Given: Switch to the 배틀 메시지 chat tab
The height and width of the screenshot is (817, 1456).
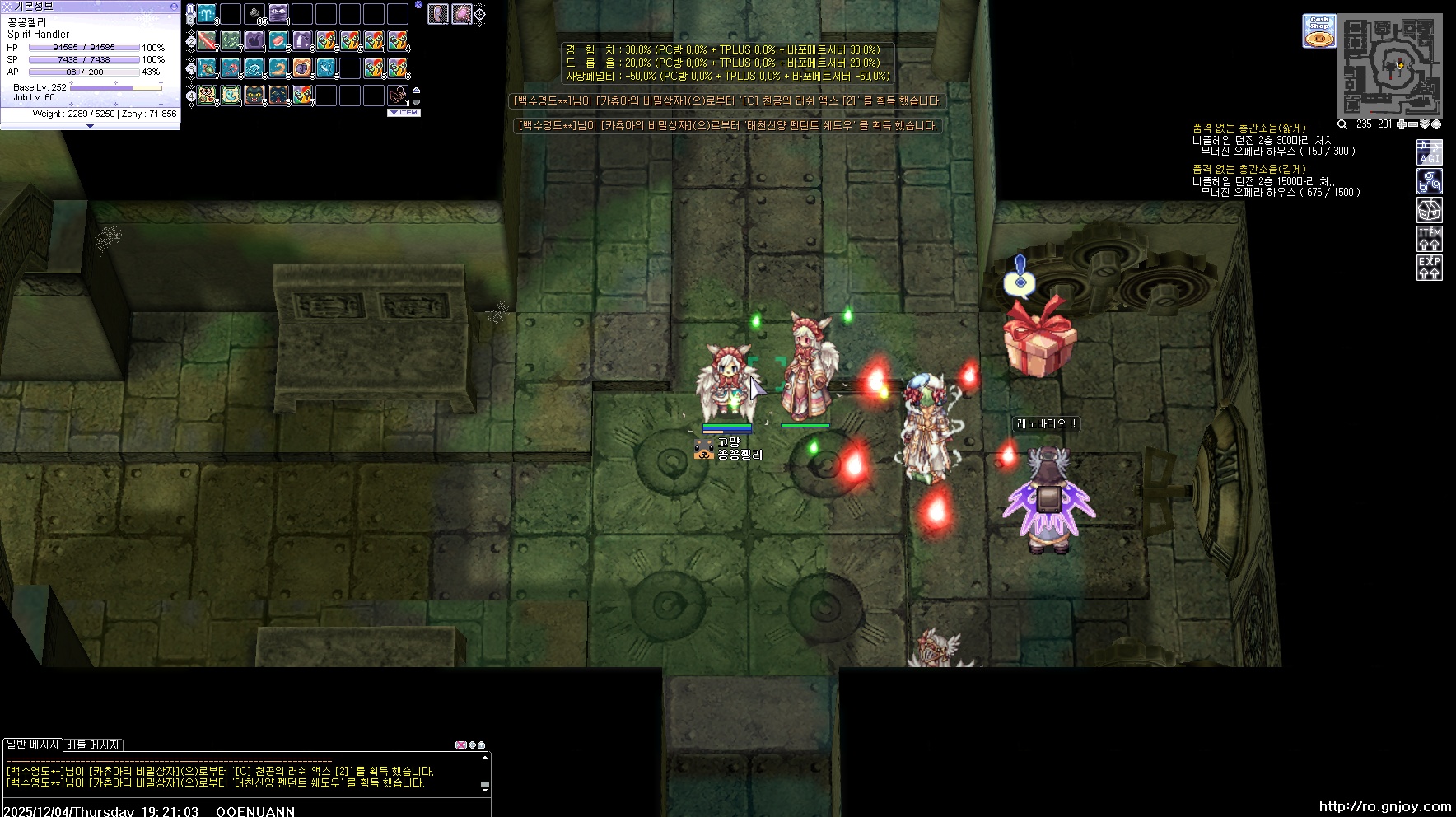Looking at the screenshot, I should click(93, 745).
